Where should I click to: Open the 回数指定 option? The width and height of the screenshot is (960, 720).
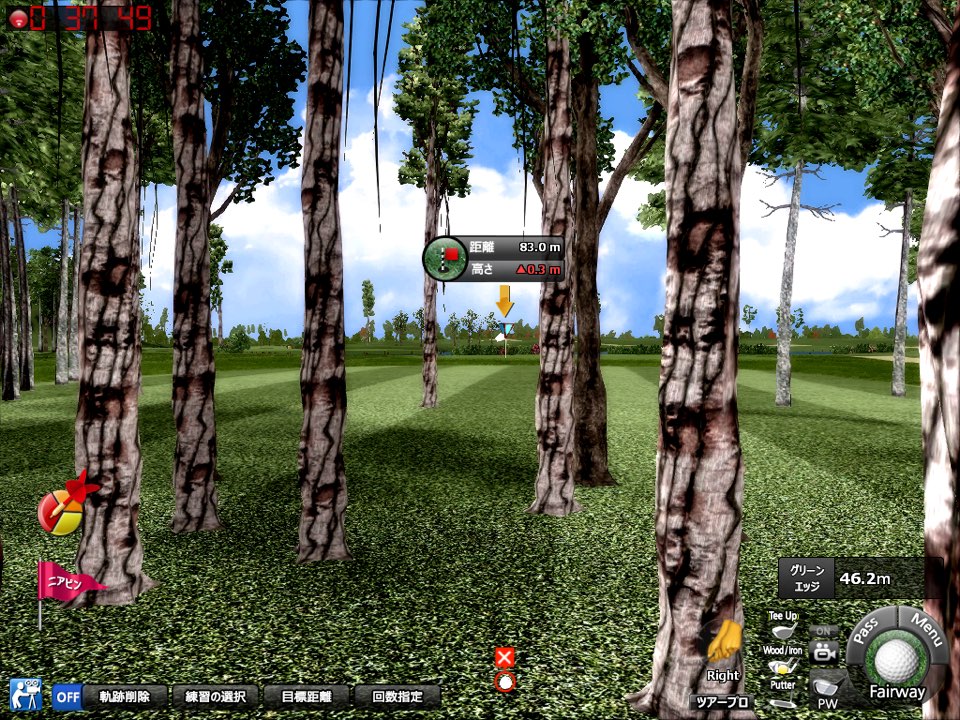398,696
